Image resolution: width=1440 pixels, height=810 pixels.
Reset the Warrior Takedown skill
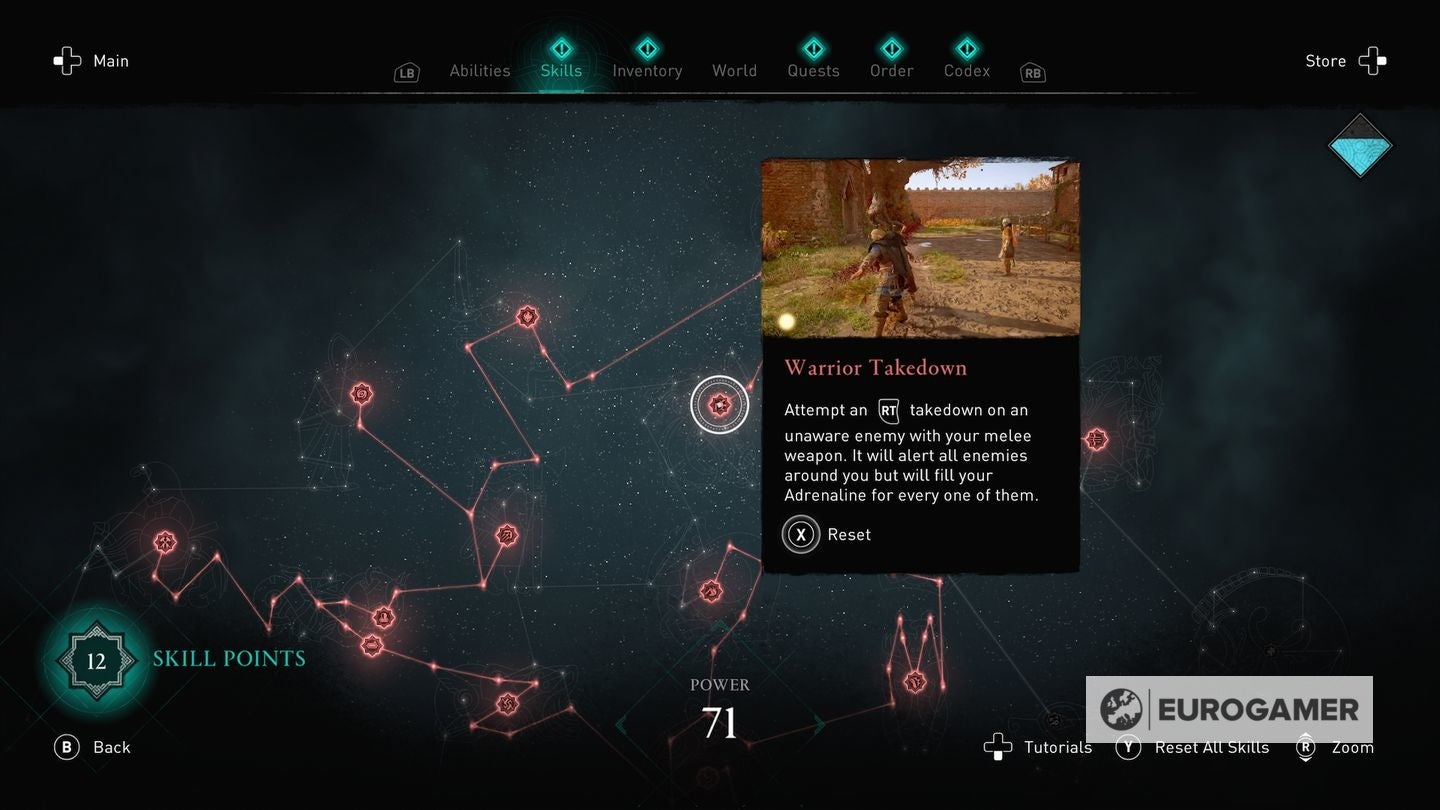(x=800, y=534)
